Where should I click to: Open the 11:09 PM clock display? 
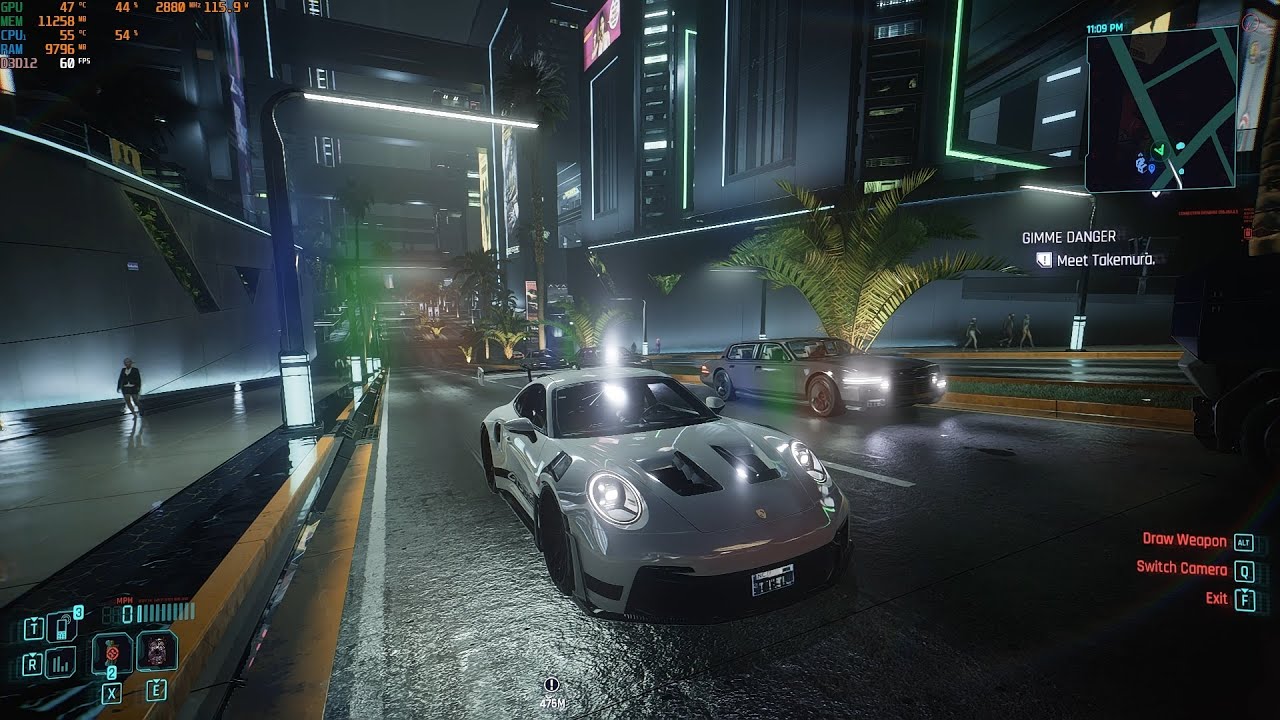[1104, 27]
